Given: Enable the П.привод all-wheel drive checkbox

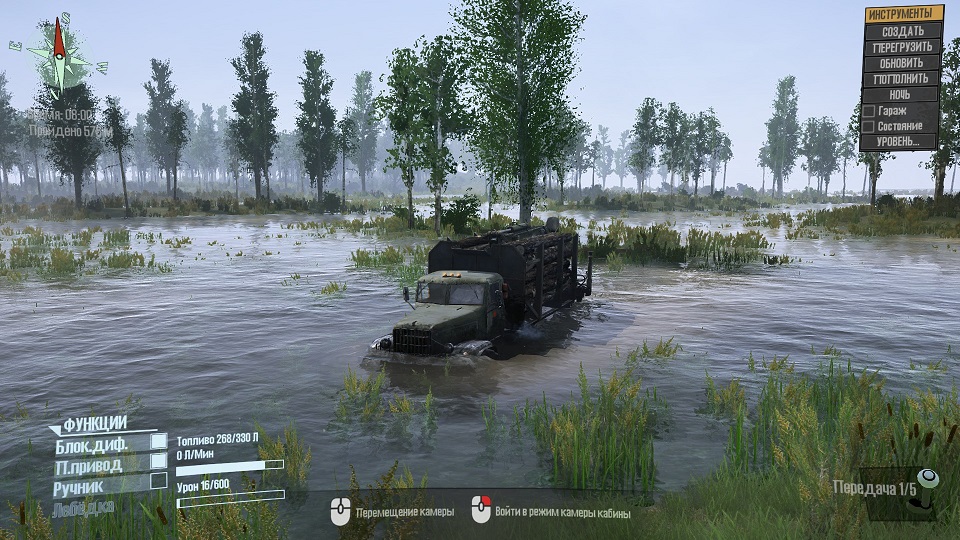Looking at the screenshot, I should pyautogui.click(x=158, y=461).
